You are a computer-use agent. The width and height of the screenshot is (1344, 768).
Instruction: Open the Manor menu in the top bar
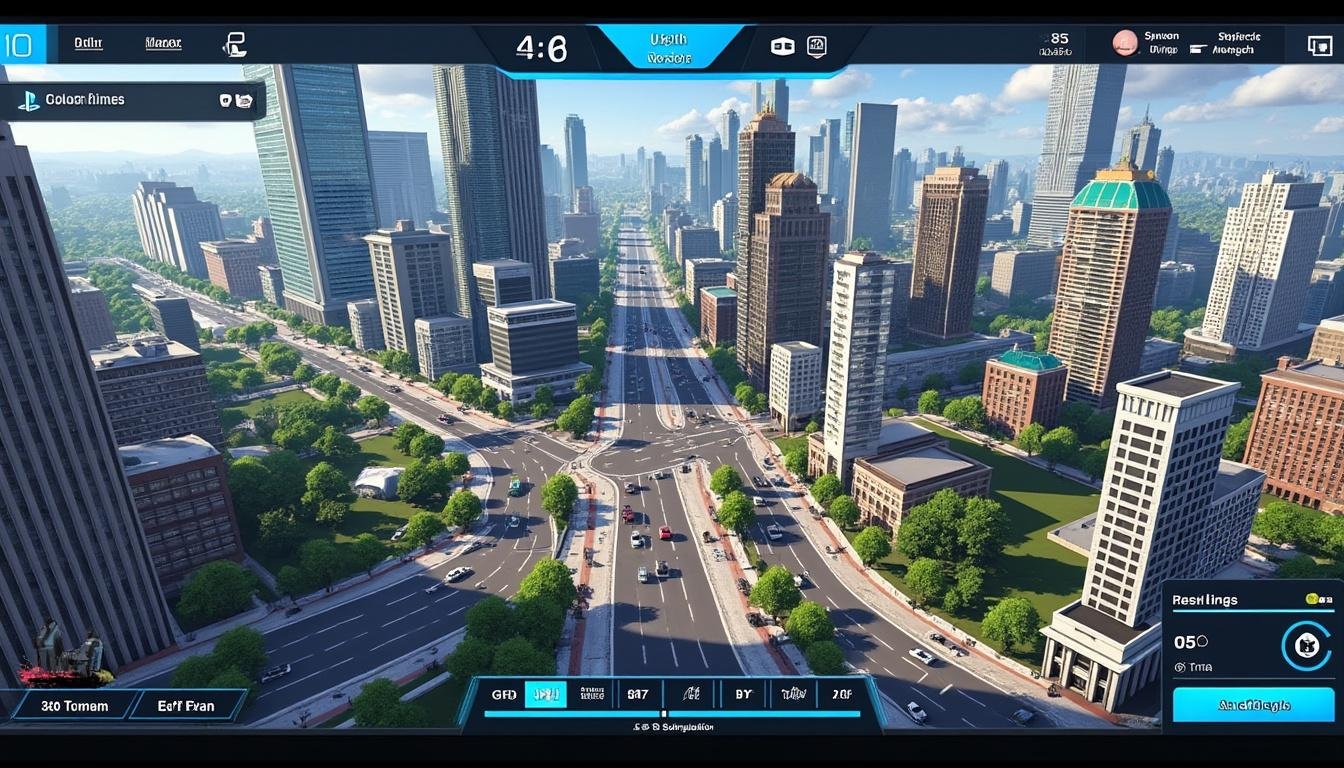click(163, 43)
